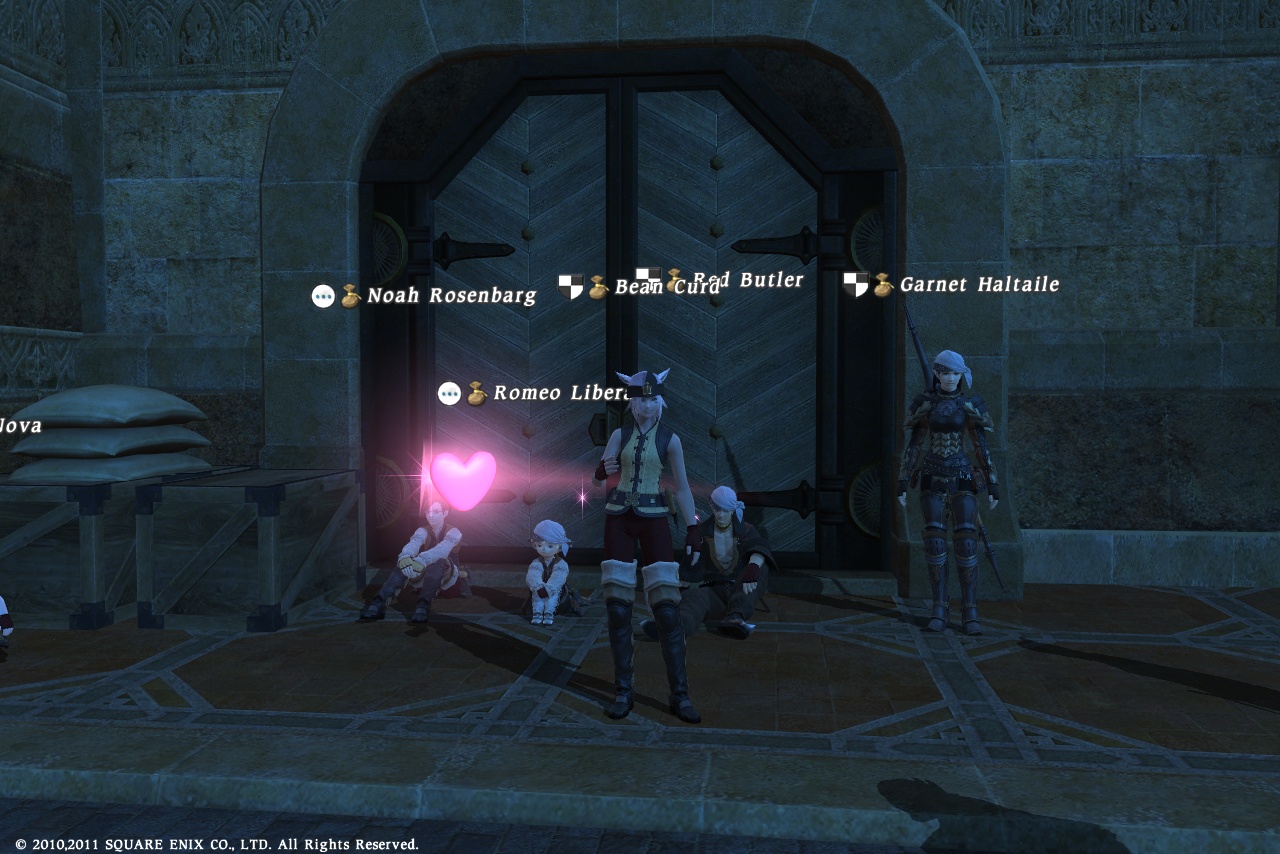Image resolution: width=1280 pixels, height=854 pixels.
Task: Select the Noah Rosenbarg nameplate
Action: [x=451, y=296]
